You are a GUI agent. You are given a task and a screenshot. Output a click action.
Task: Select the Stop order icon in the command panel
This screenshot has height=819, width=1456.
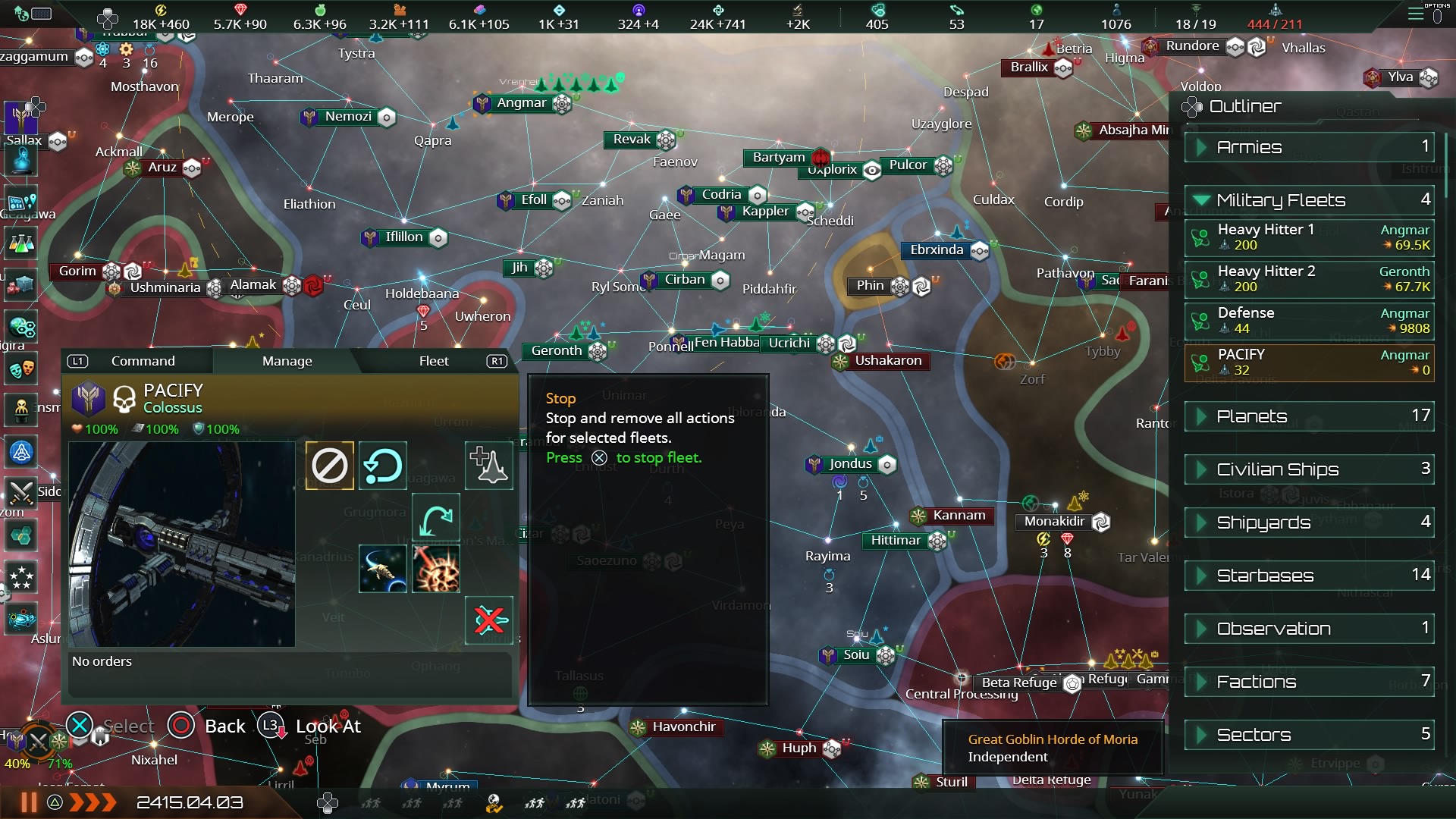(328, 466)
